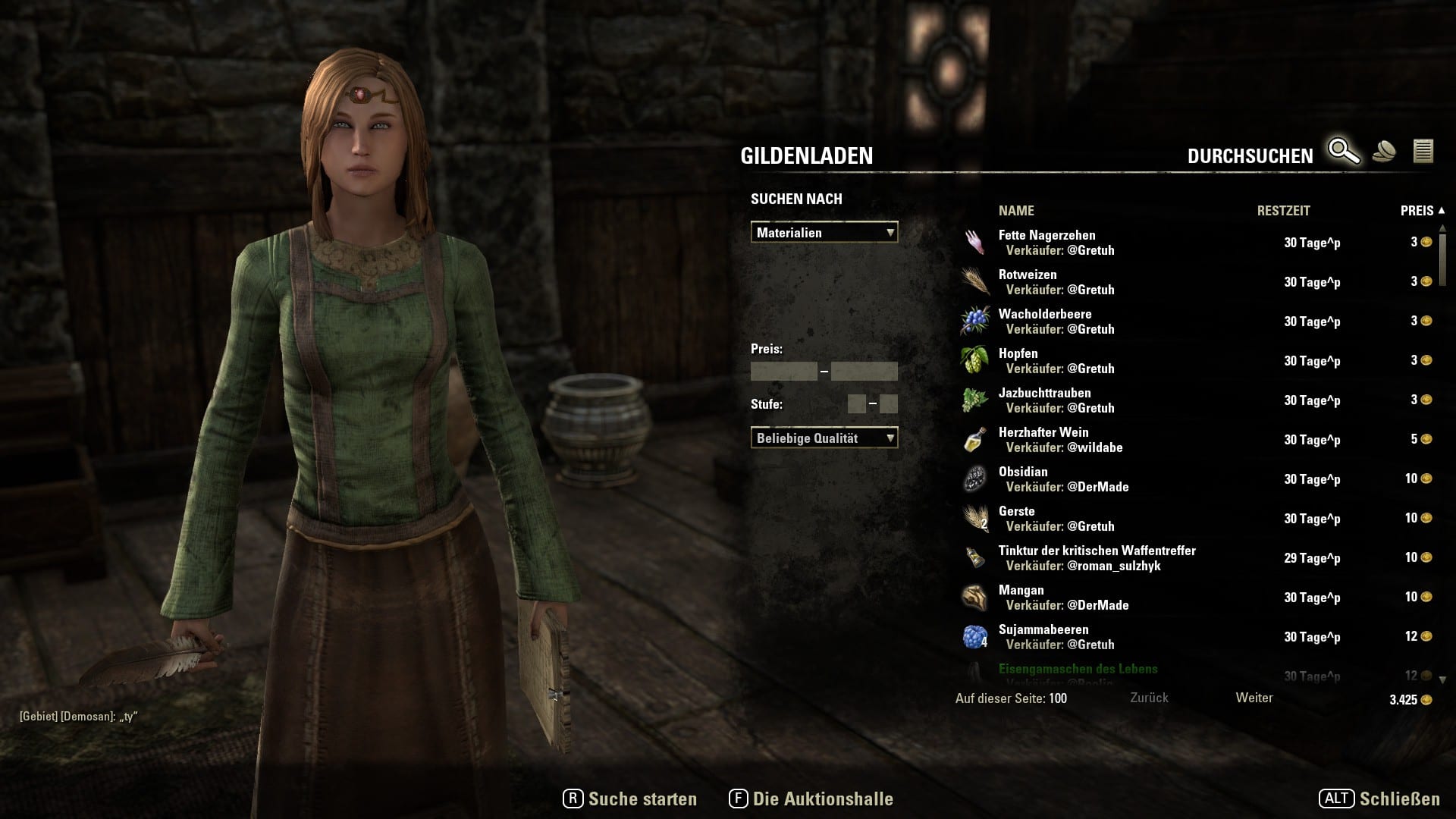Image resolution: width=1456 pixels, height=819 pixels.
Task: Sort listings by Restzeit column
Action: (1283, 211)
